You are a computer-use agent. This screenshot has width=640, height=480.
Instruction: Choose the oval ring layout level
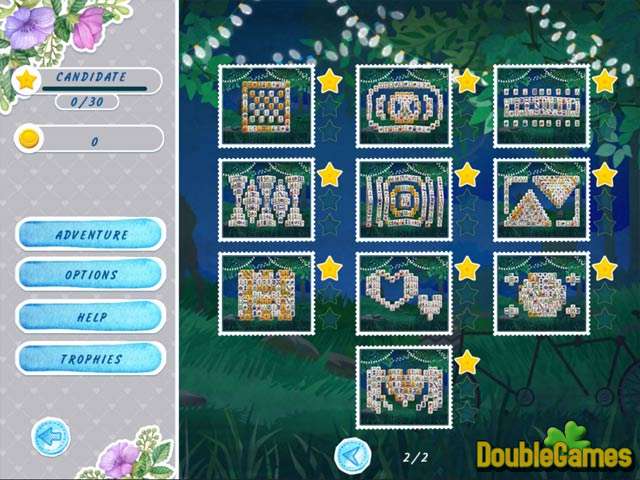click(403, 106)
